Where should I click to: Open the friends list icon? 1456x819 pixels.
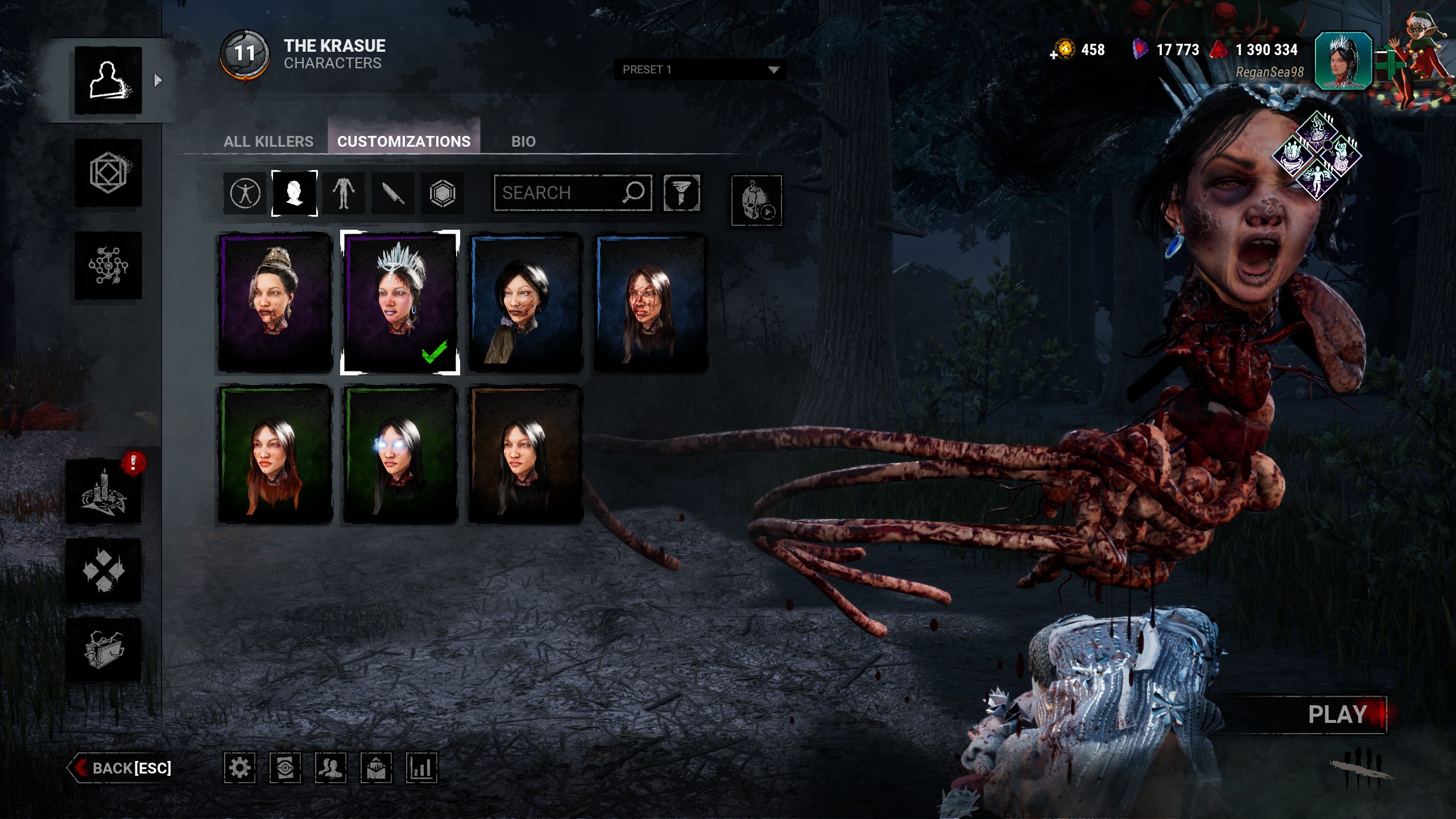tap(330, 768)
